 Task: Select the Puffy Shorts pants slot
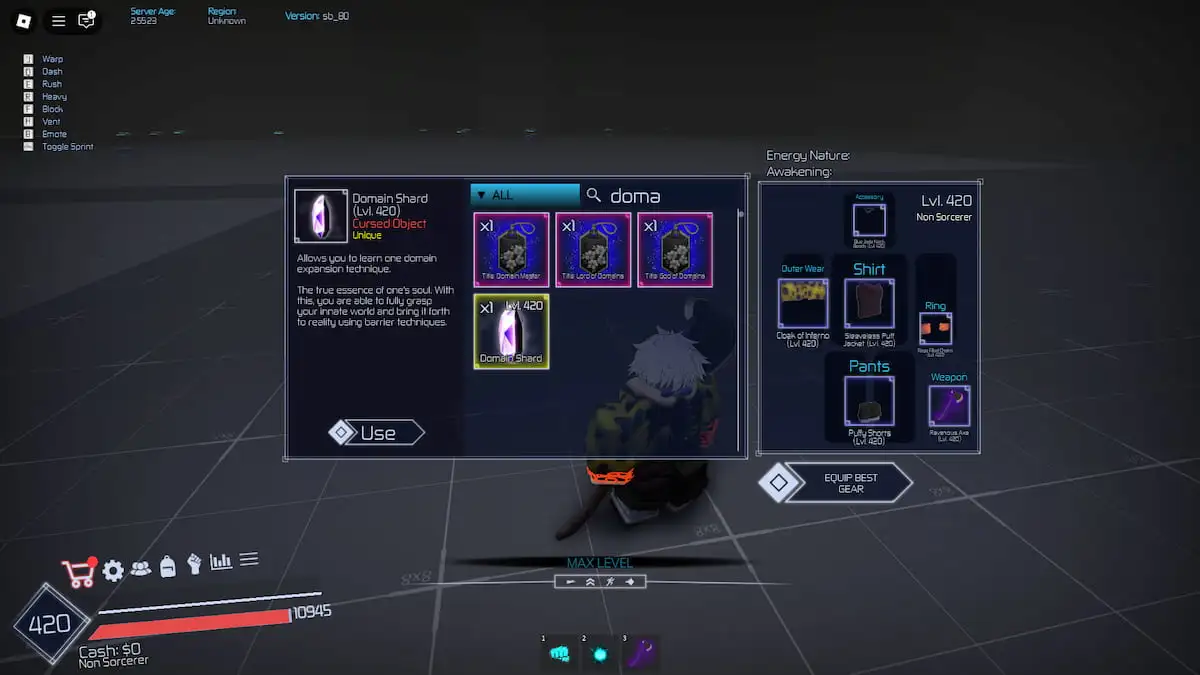869,401
